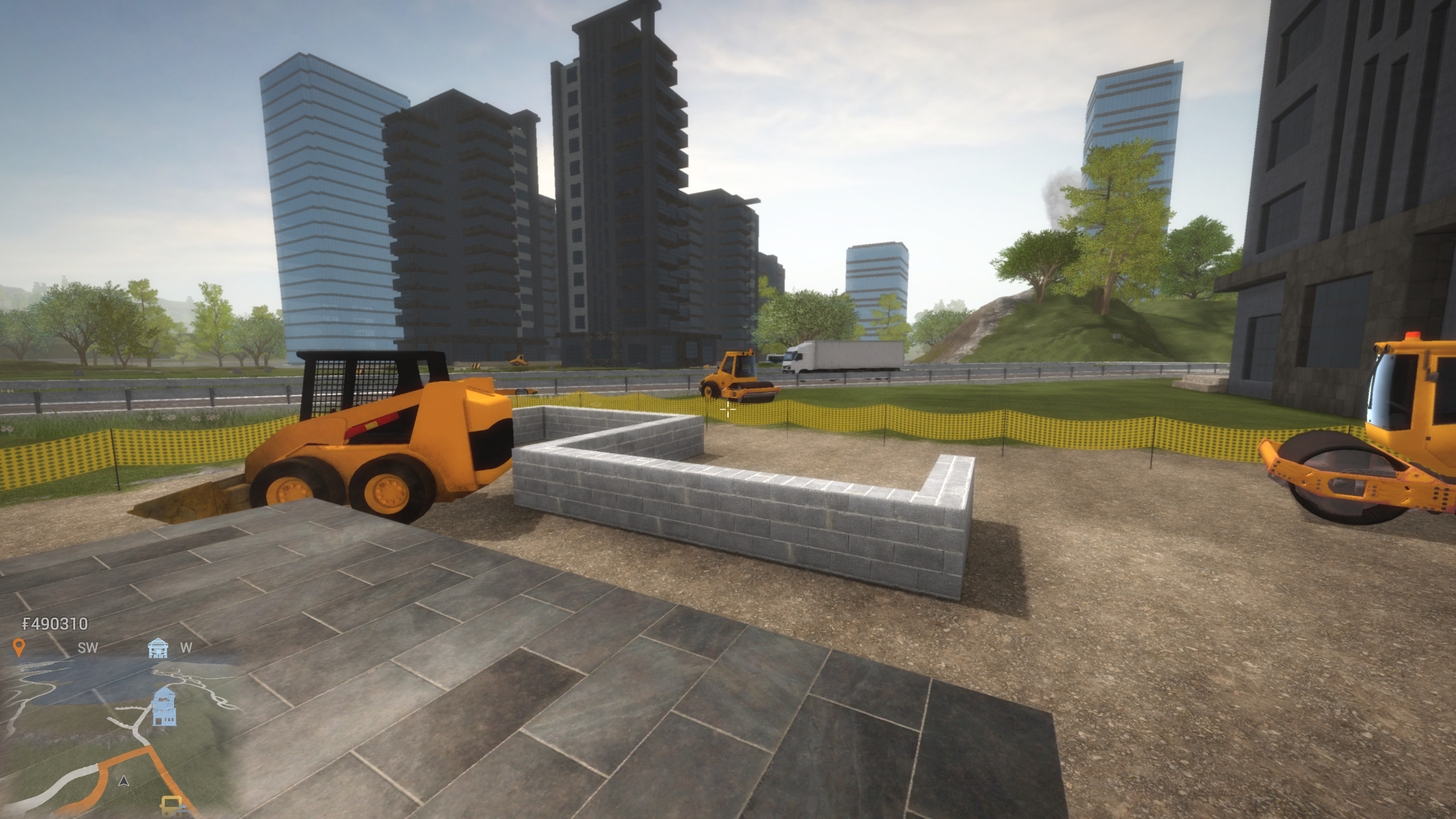Select the blue headquarters building icon on minimap
This screenshot has width=1456, height=819.
point(164,706)
